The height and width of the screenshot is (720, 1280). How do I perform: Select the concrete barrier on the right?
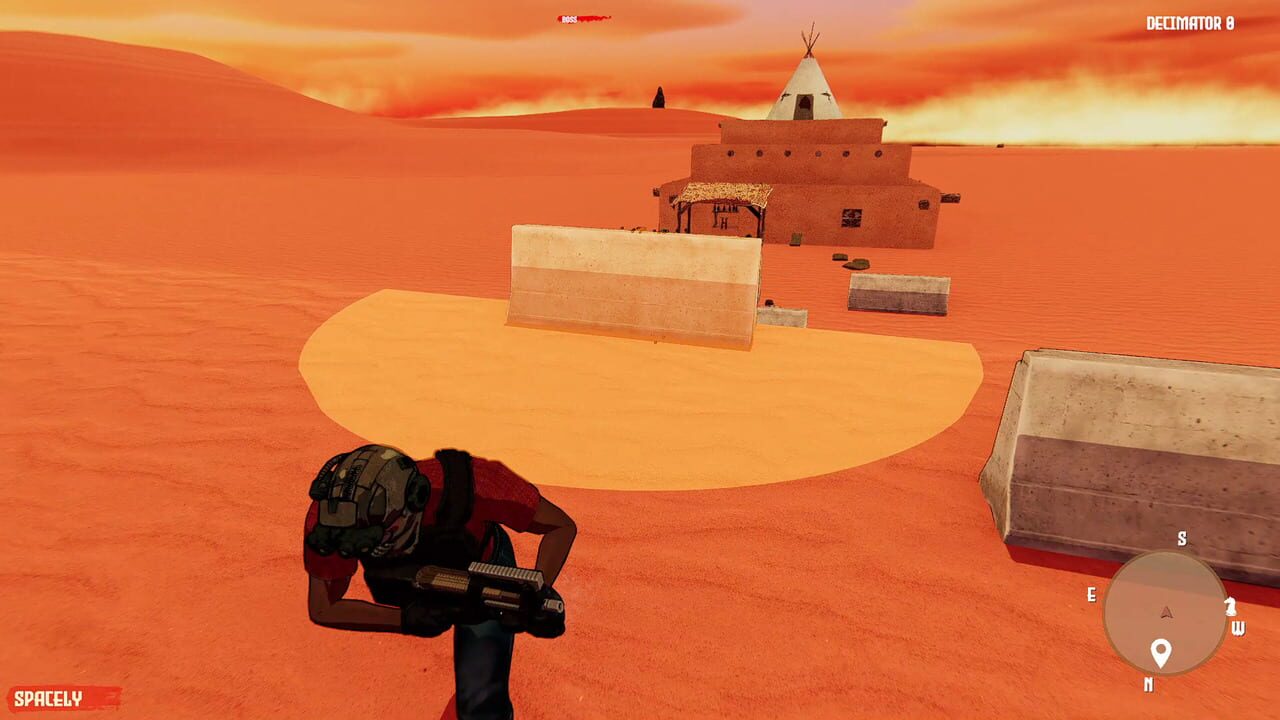pos(1120,440)
